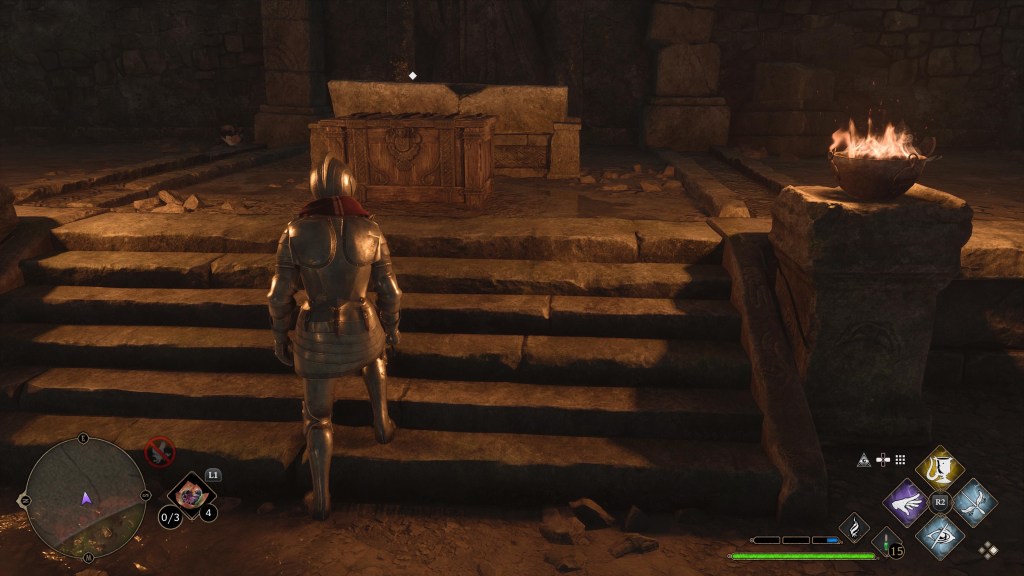Click the all-seeing eye triangle icon
1024x576 pixels.
tap(864, 460)
